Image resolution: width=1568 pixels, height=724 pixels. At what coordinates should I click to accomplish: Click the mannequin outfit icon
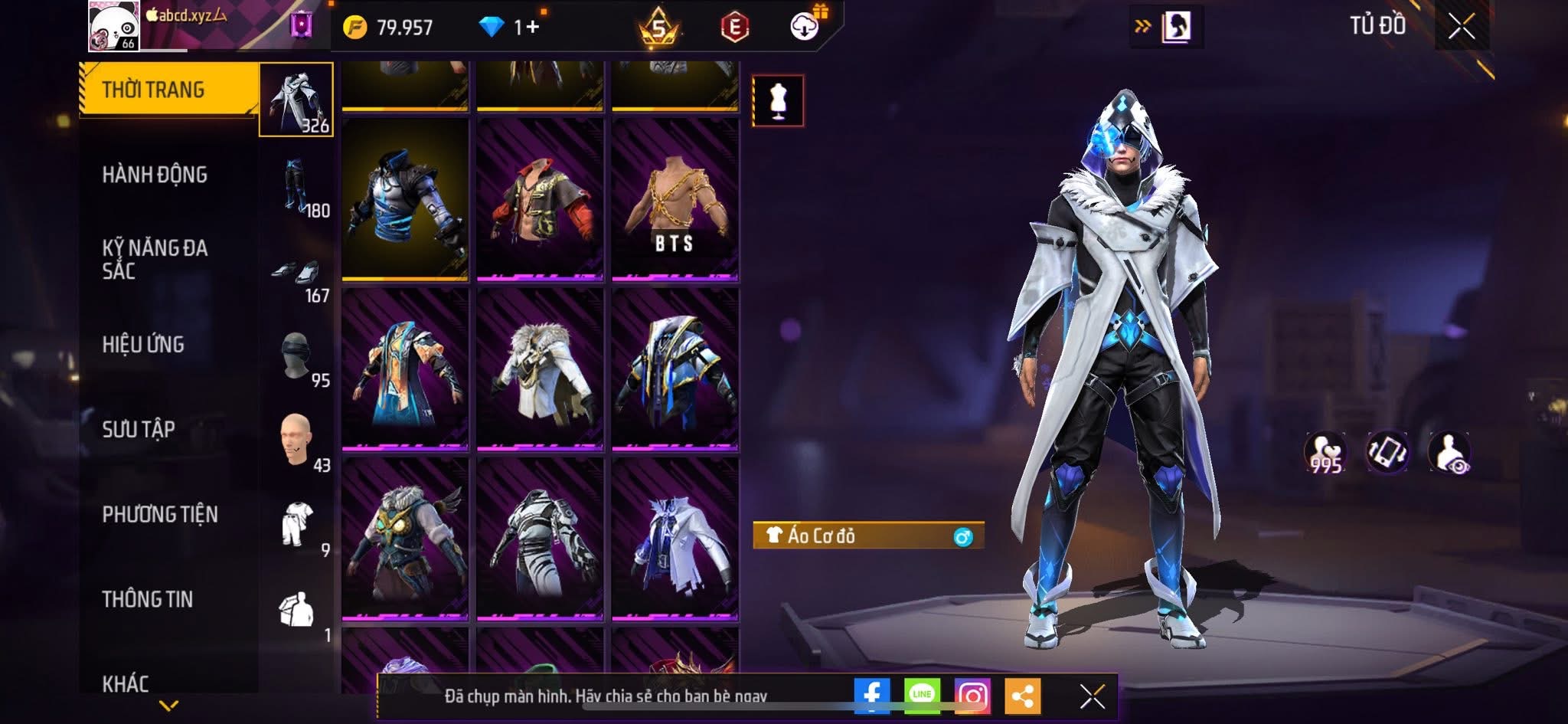click(778, 100)
